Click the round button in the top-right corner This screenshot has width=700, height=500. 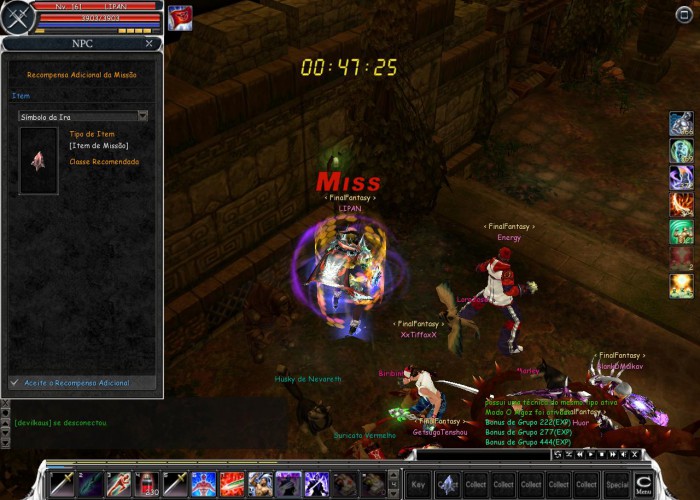coord(684,14)
